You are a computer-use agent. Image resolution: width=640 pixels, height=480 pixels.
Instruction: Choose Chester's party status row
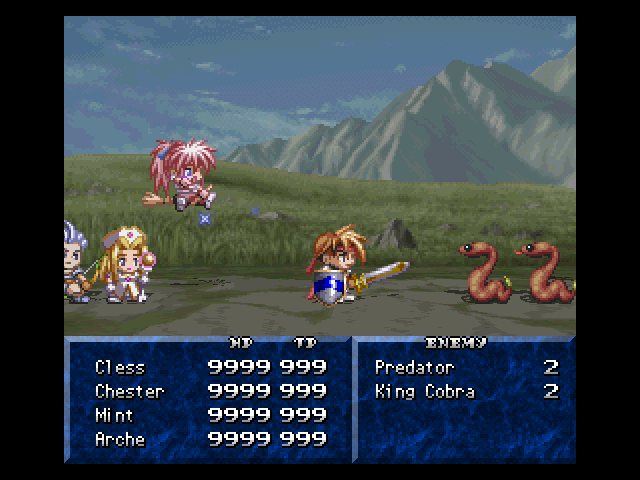[129, 392]
